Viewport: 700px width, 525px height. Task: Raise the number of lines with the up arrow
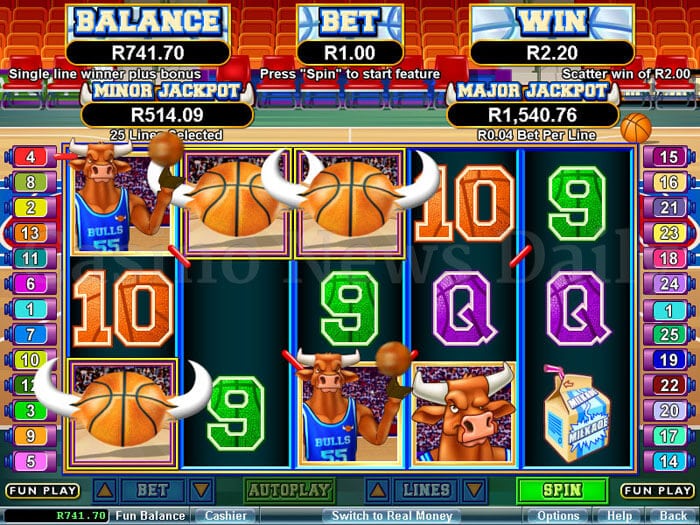coord(377,490)
